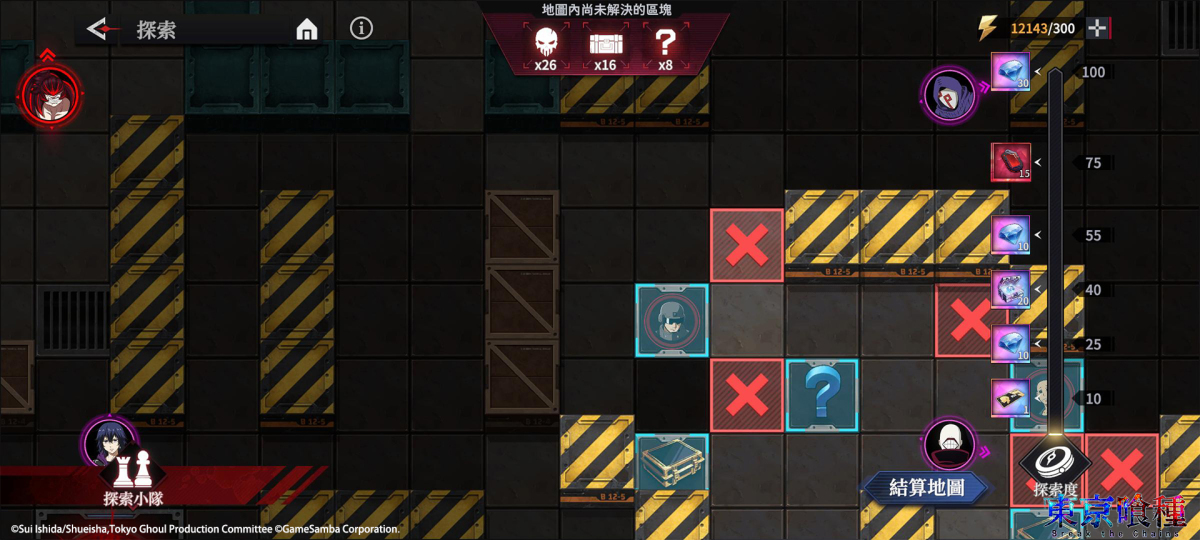View the gem reward at 55
Viewport: 1200px width, 540px height.
pyautogui.click(x=1010, y=235)
